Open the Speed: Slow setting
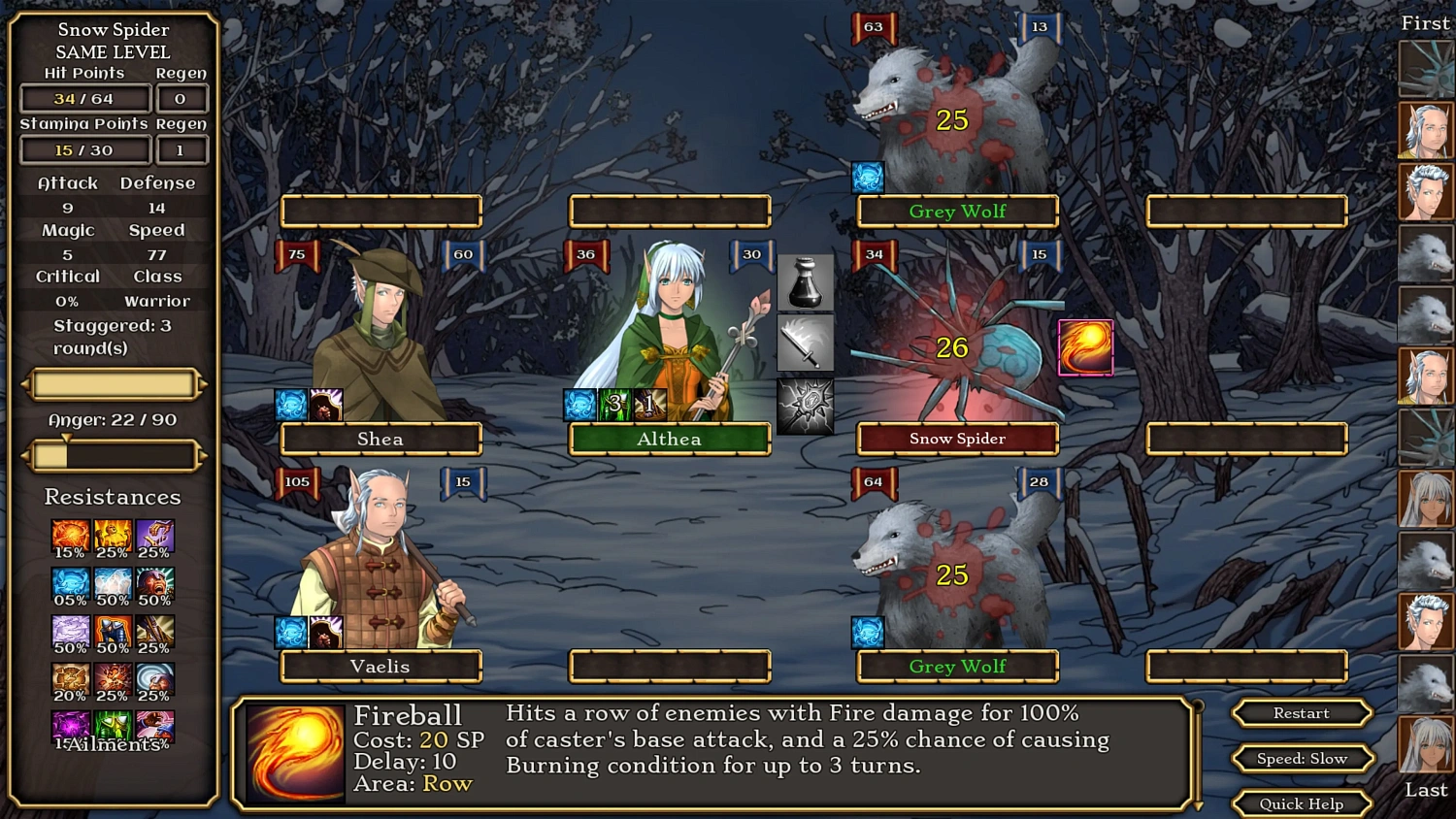The image size is (1456, 819). click(1301, 758)
